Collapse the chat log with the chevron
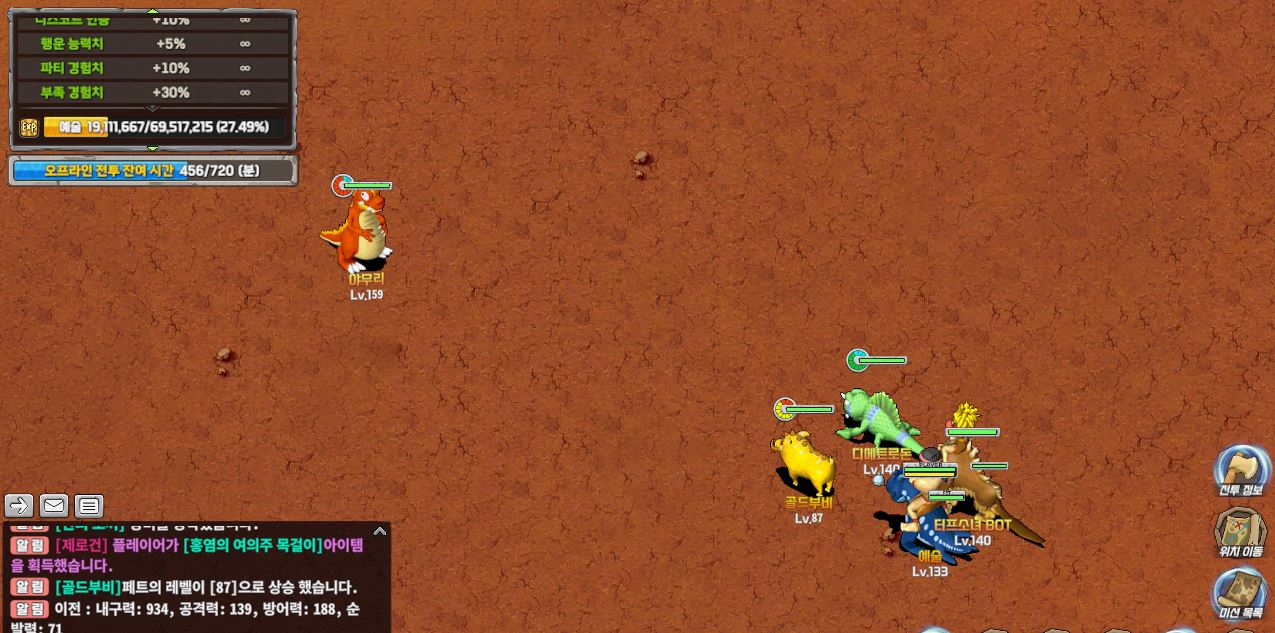This screenshot has width=1275, height=633. pyautogui.click(x=379, y=531)
